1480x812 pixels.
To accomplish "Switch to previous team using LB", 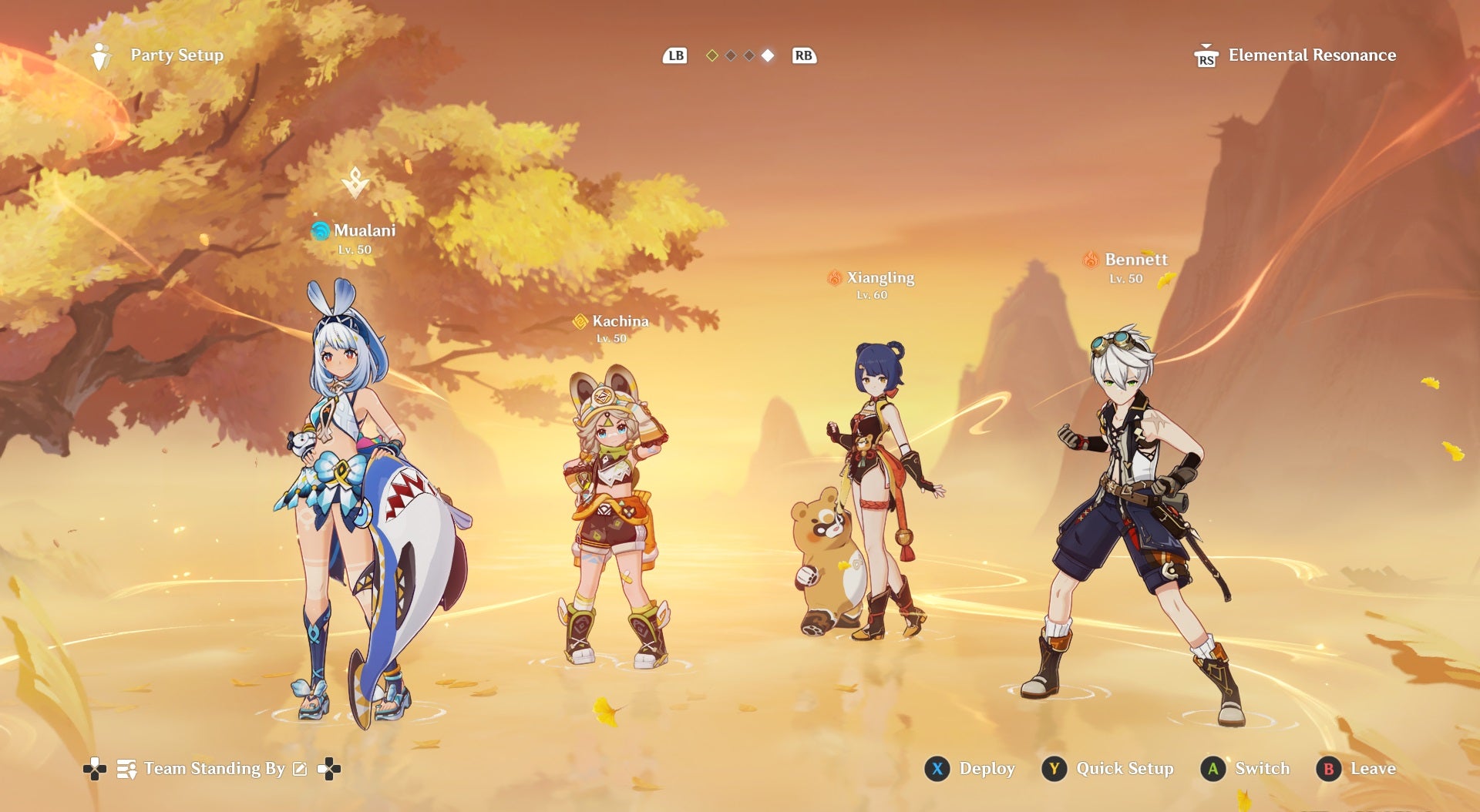I will pyautogui.click(x=674, y=55).
